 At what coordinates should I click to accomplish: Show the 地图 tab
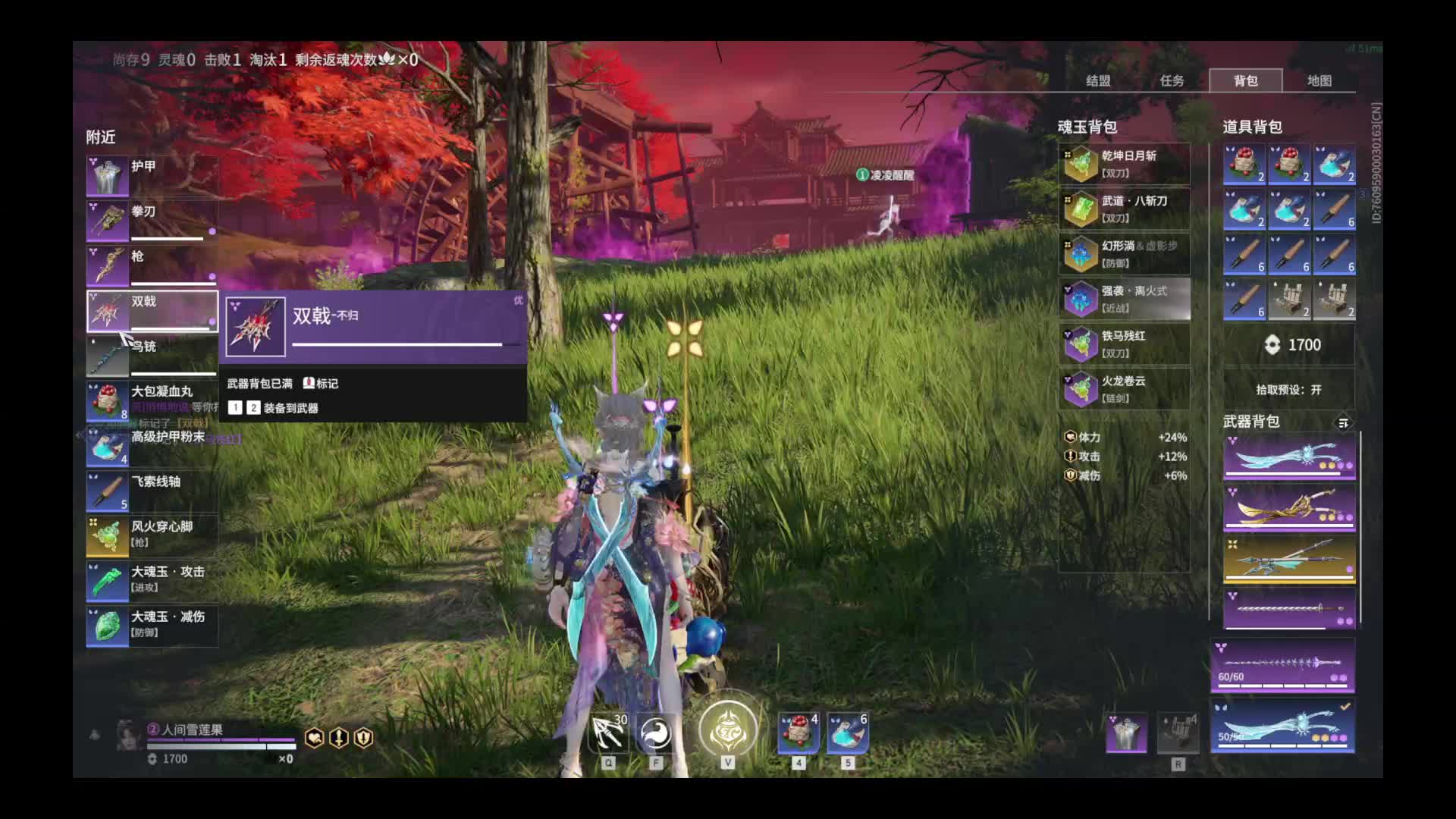tap(1319, 80)
